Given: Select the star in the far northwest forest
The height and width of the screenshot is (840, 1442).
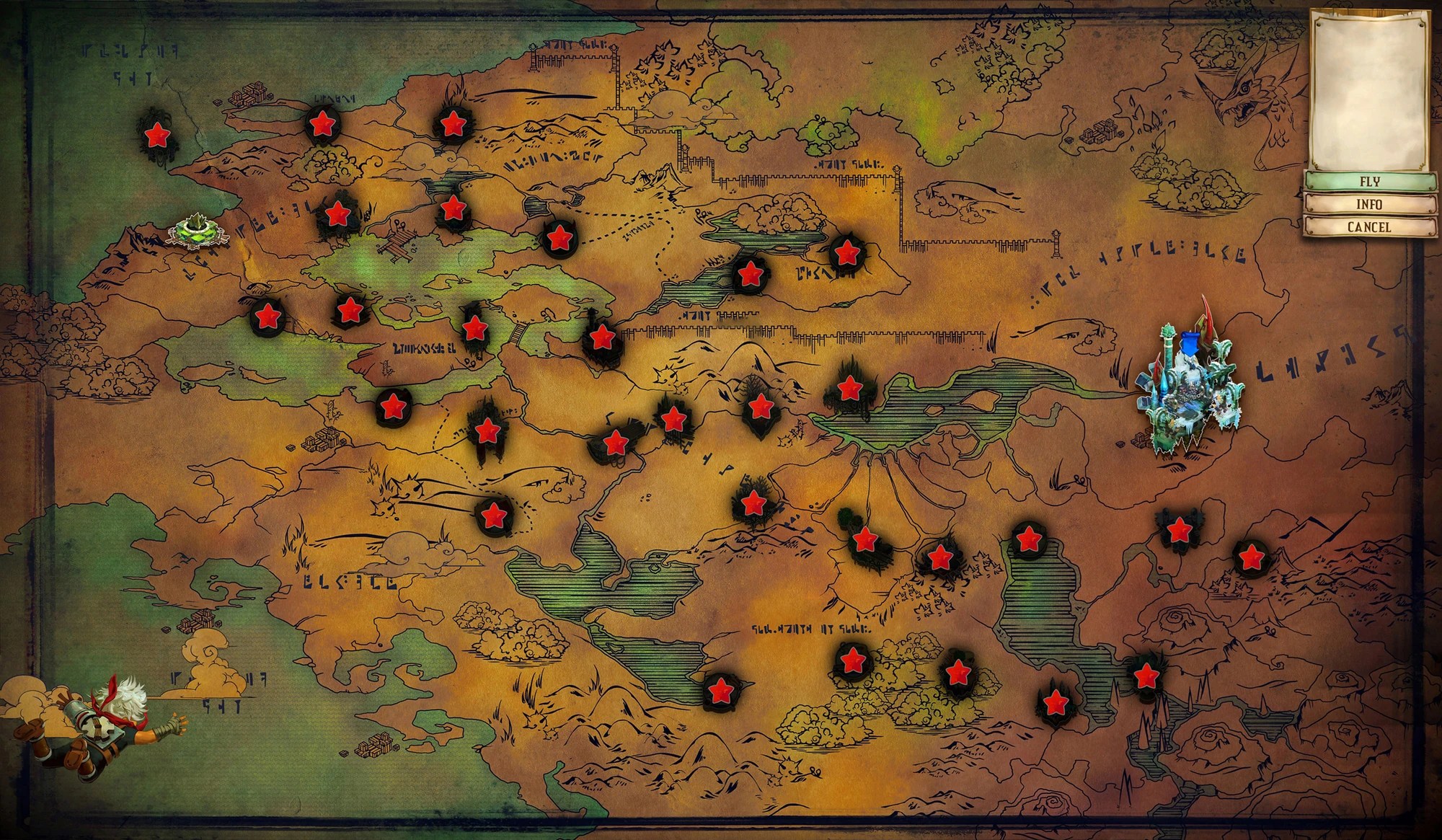Looking at the screenshot, I should pos(157,133).
